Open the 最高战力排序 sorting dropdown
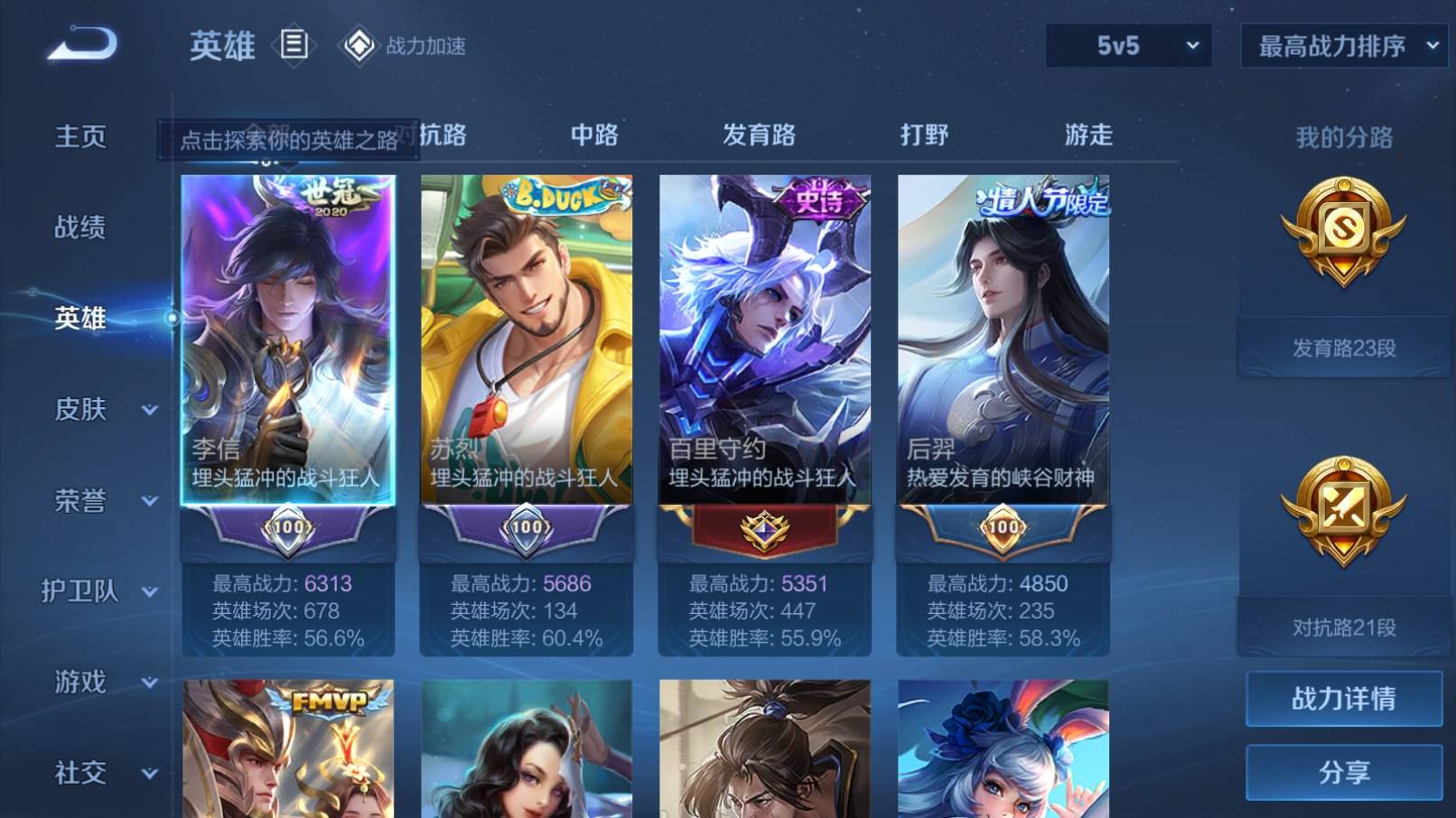Screen dimensions: 1456x818 tap(1343, 43)
